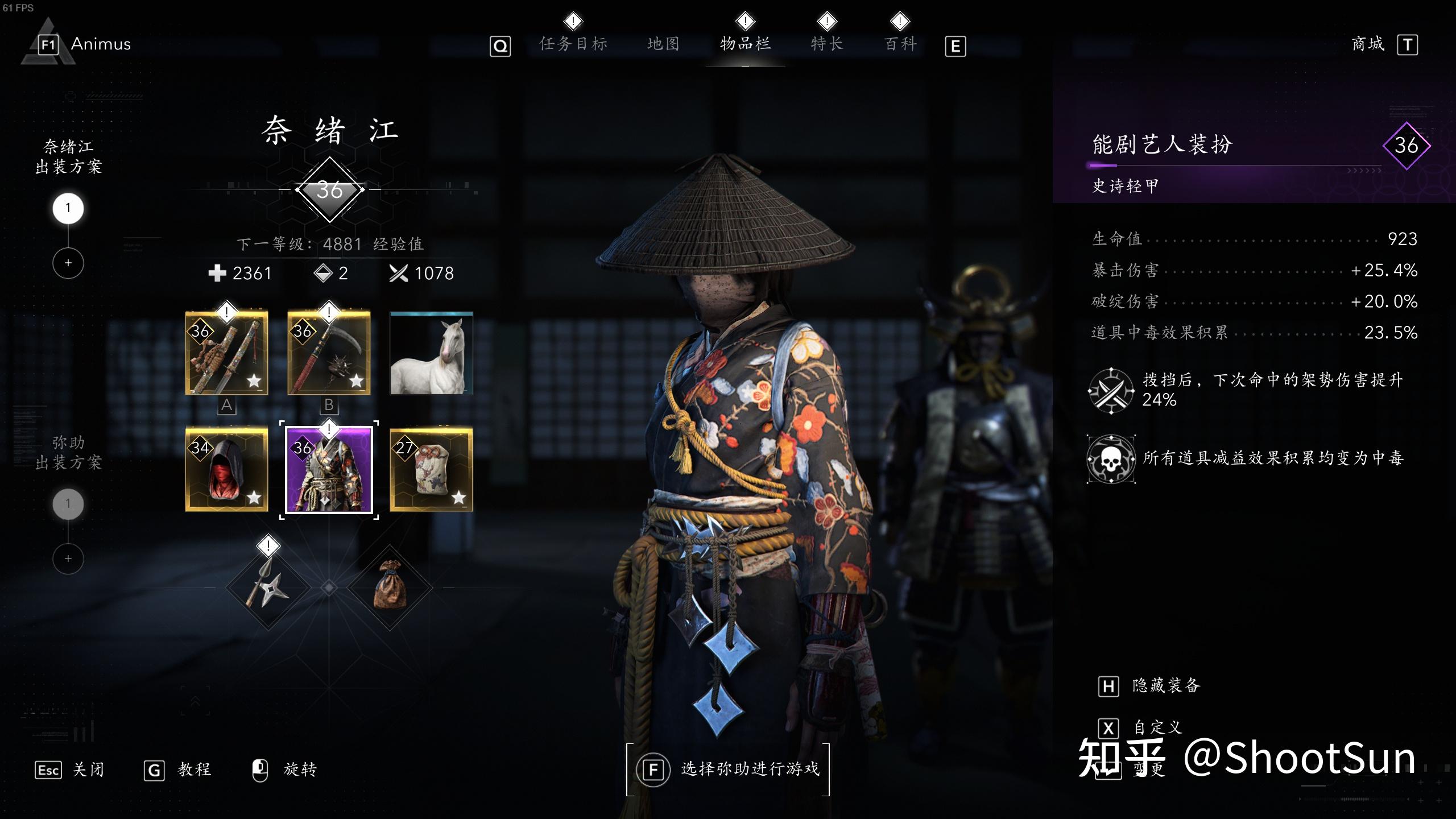Add a new Yasuke loadout with plus button

click(x=68, y=559)
